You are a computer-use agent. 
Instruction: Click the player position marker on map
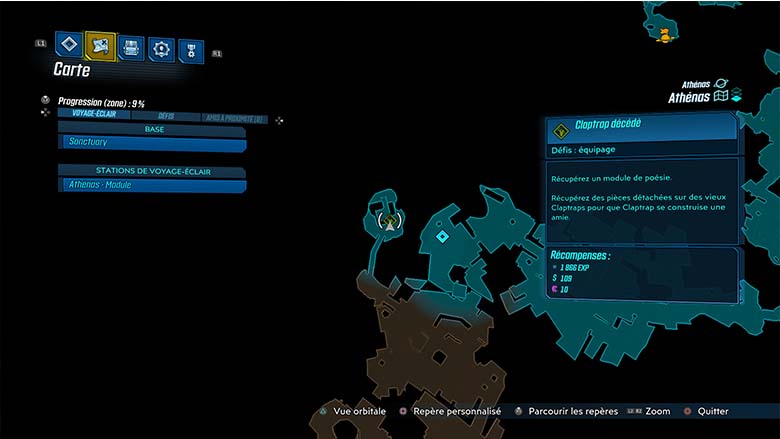[x=390, y=222]
